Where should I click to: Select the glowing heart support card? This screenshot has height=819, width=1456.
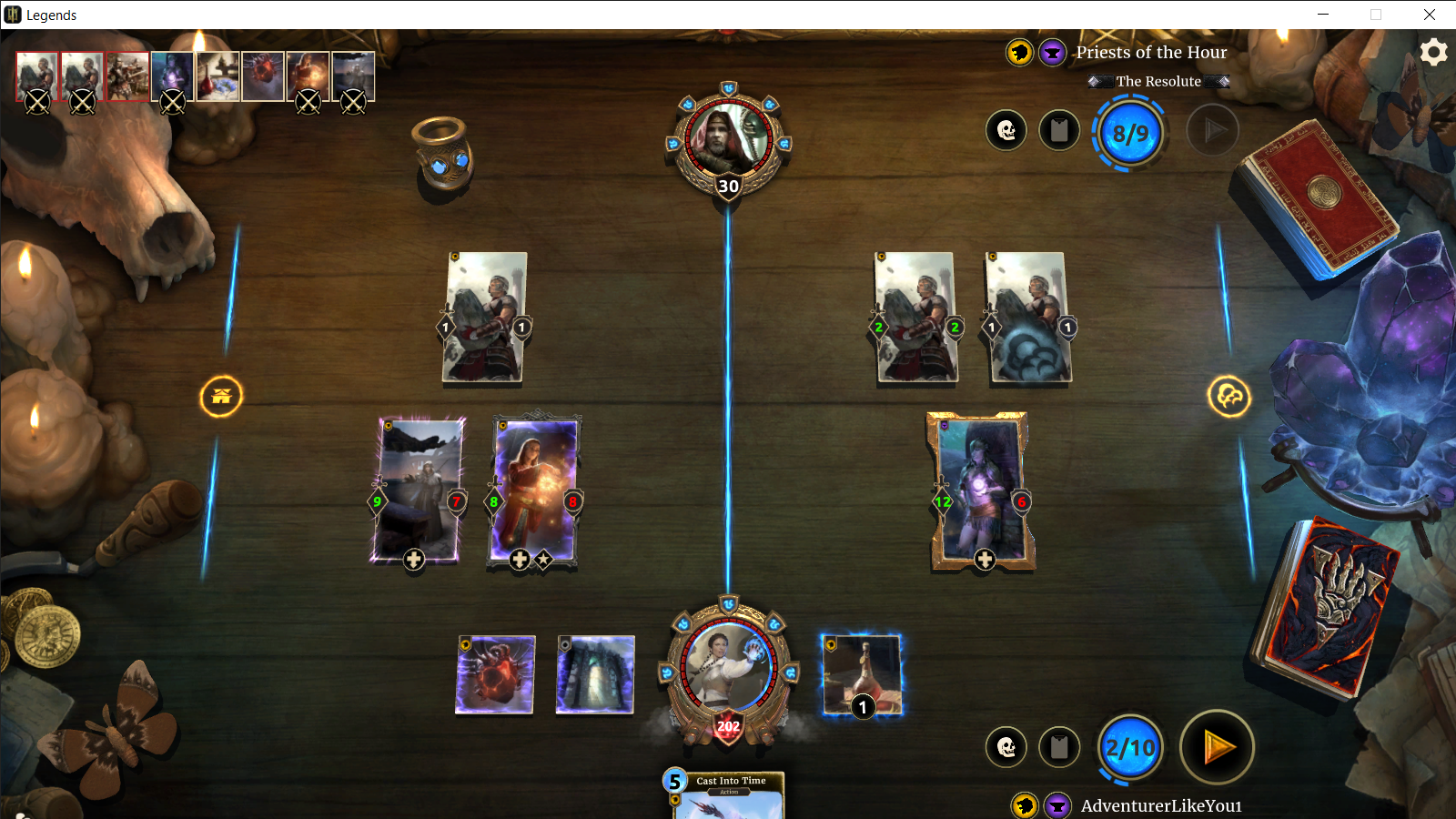click(x=495, y=674)
